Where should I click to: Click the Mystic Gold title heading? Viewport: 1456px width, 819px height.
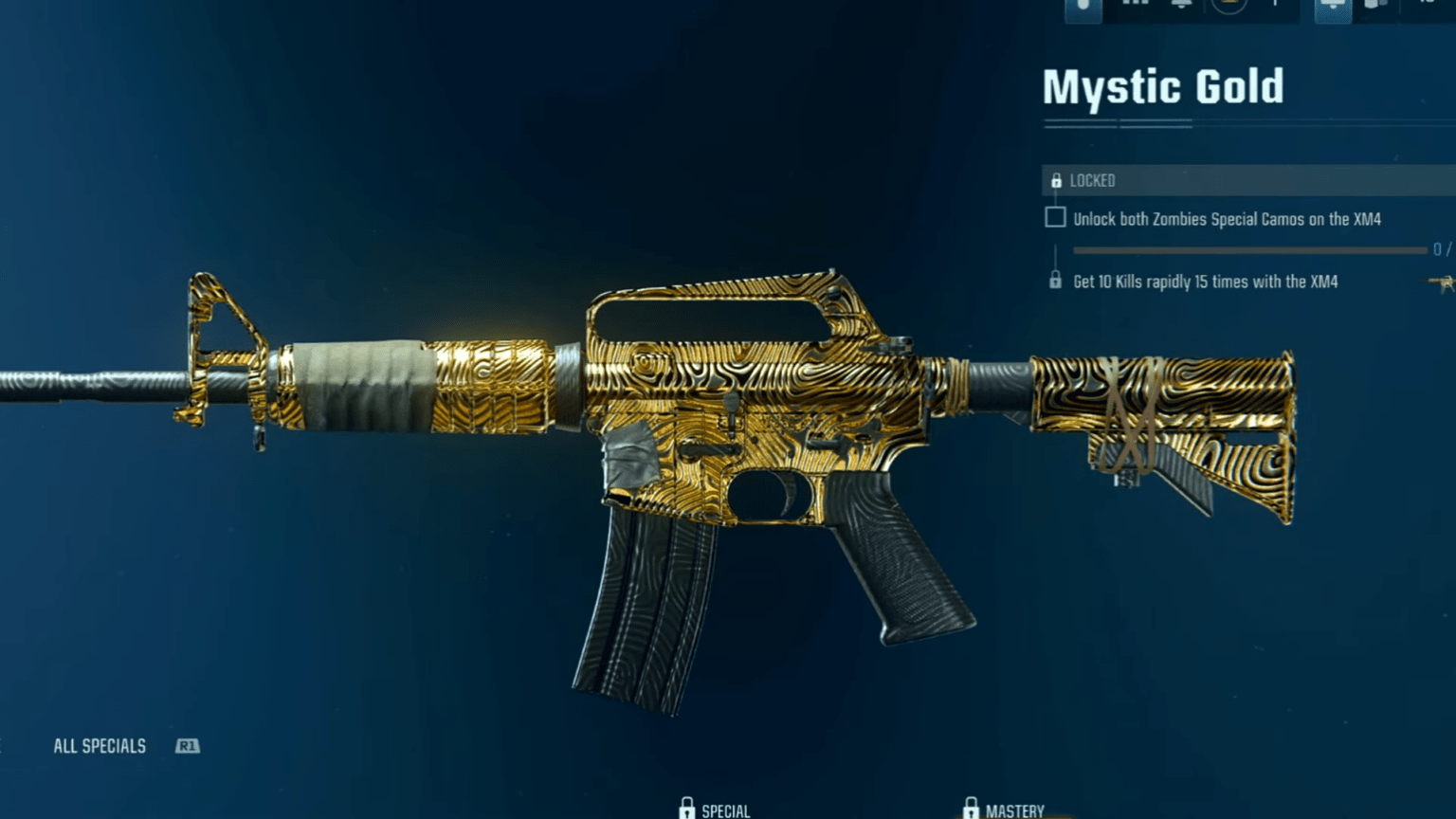coord(1163,86)
